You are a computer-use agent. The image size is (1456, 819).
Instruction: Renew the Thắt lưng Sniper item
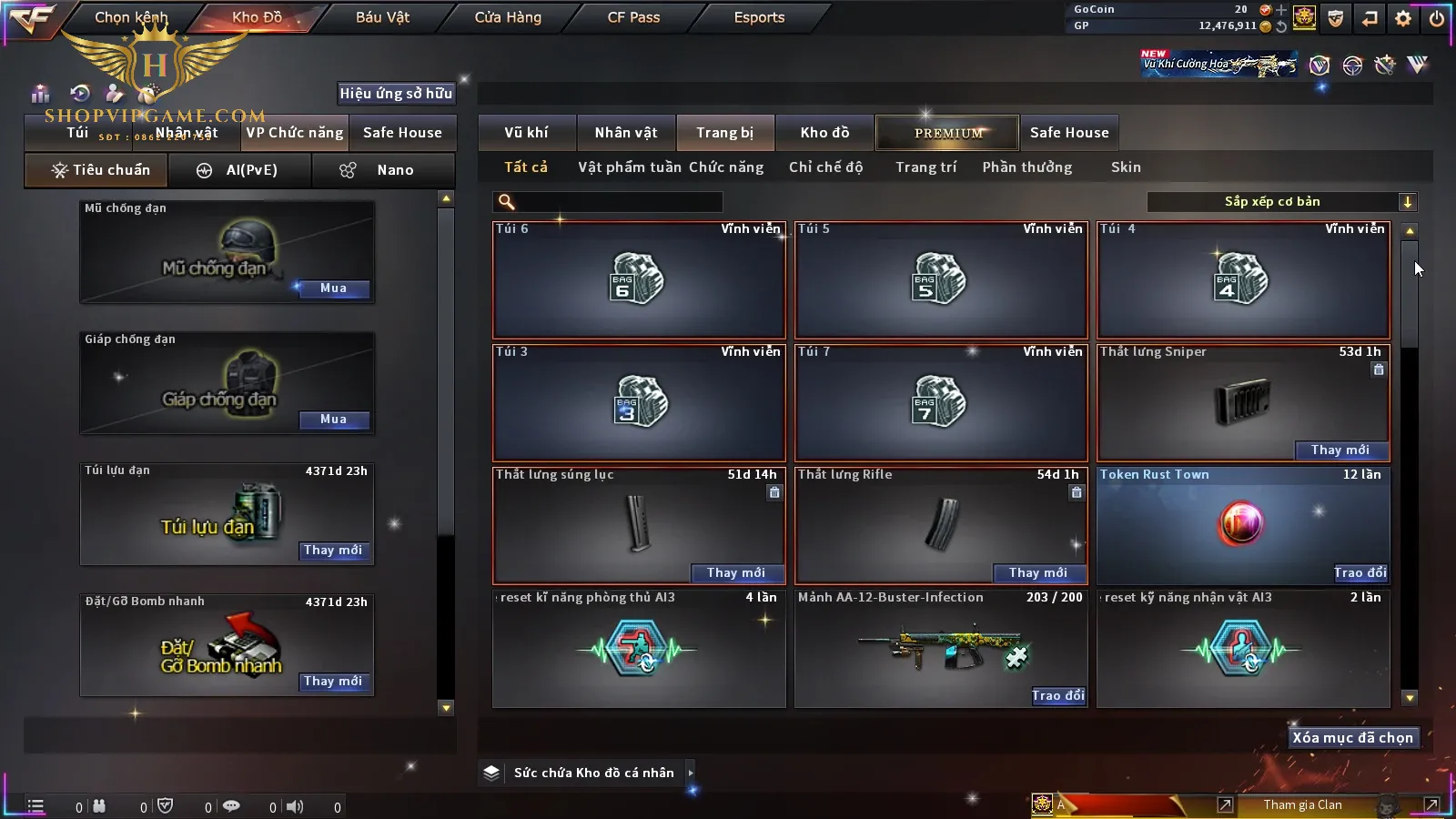pyautogui.click(x=1340, y=450)
